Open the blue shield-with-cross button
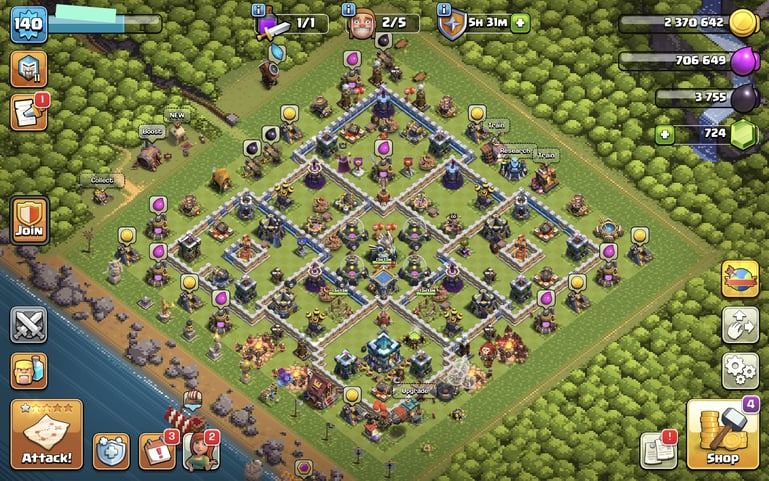Image resolution: width=769 pixels, height=481 pixels. tap(111, 451)
